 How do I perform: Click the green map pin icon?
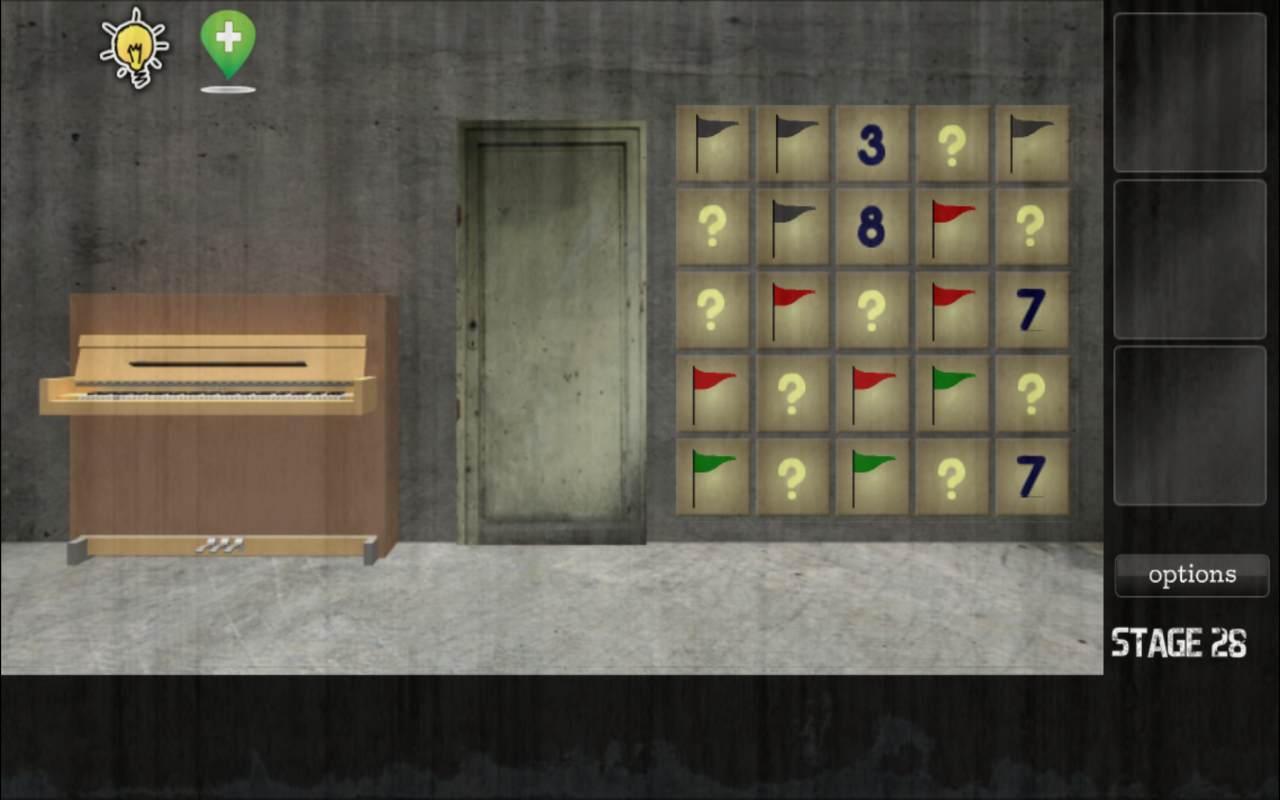point(228,45)
